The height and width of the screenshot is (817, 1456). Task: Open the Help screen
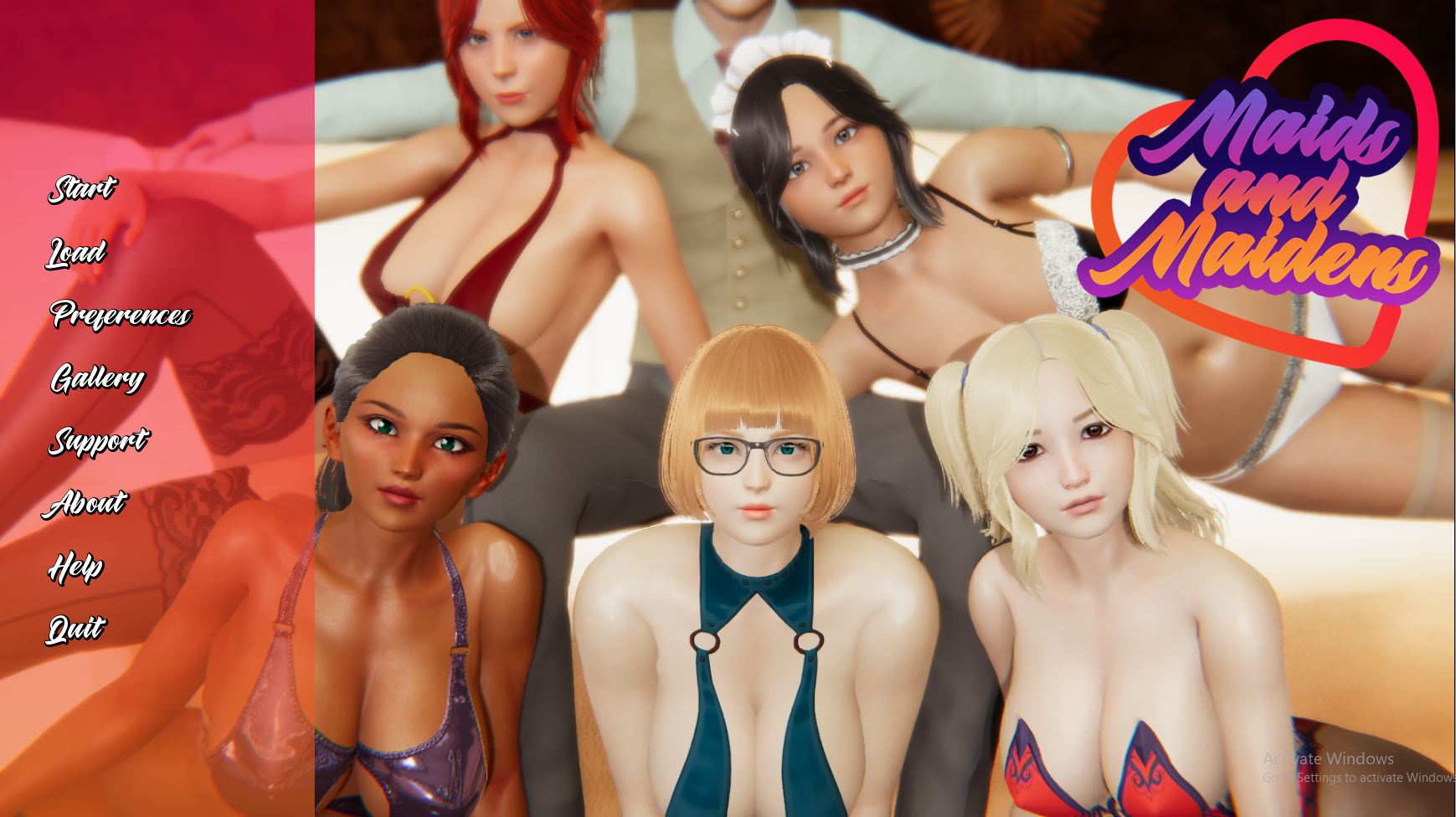pyautogui.click(x=75, y=567)
